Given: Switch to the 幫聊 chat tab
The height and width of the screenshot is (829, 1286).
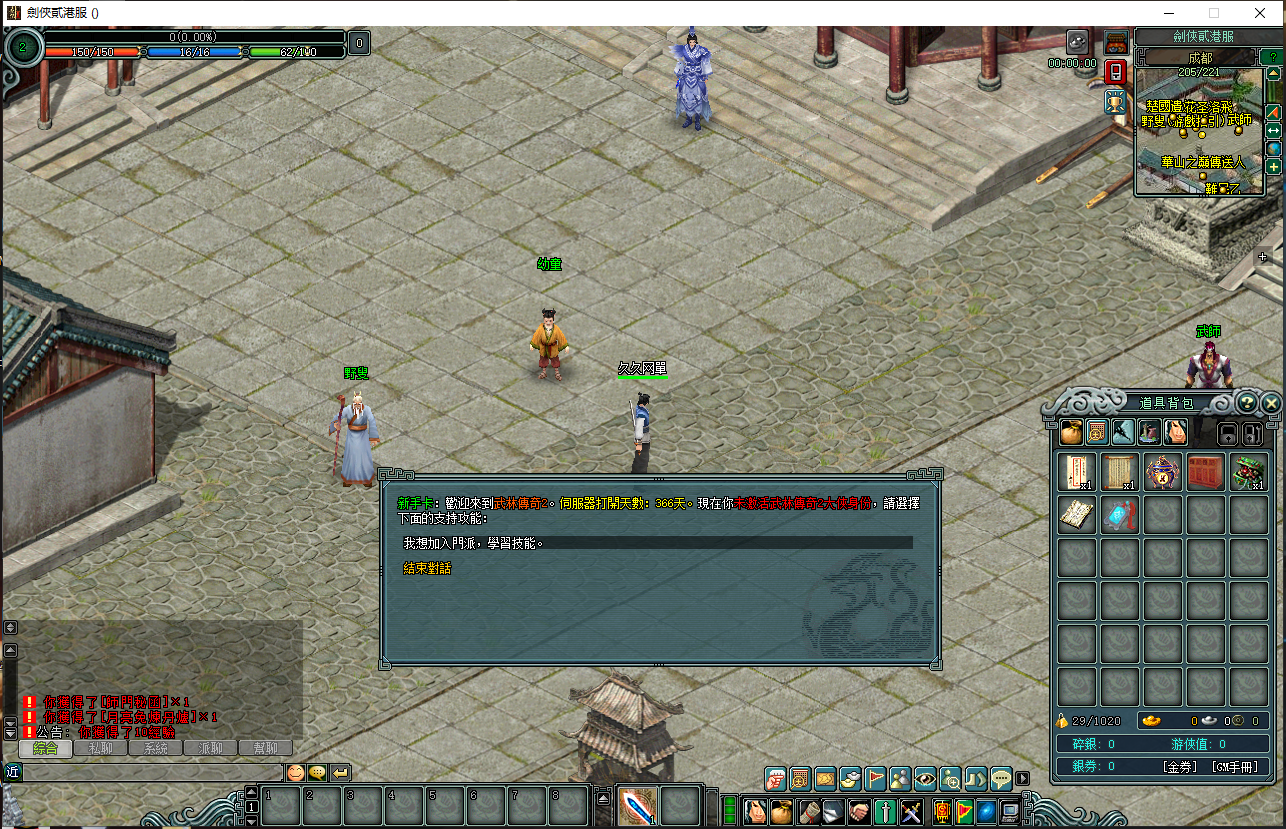Looking at the screenshot, I should click(x=265, y=748).
